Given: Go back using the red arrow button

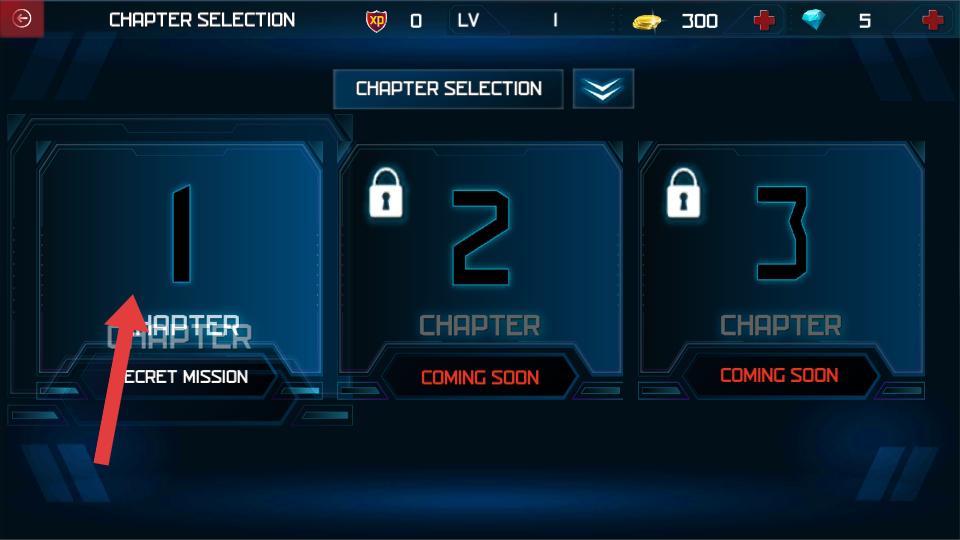Looking at the screenshot, I should (x=22, y=19).
